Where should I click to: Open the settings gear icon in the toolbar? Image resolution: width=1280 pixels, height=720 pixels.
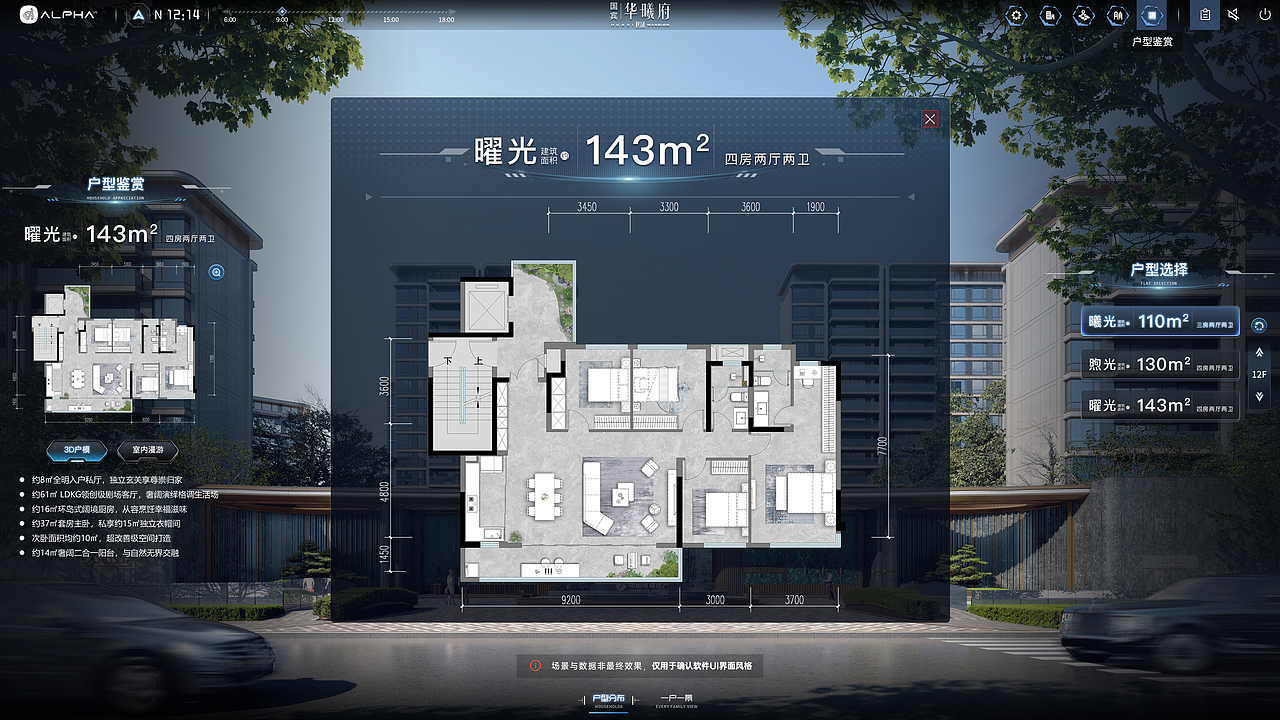click(x=1016, y=15)
